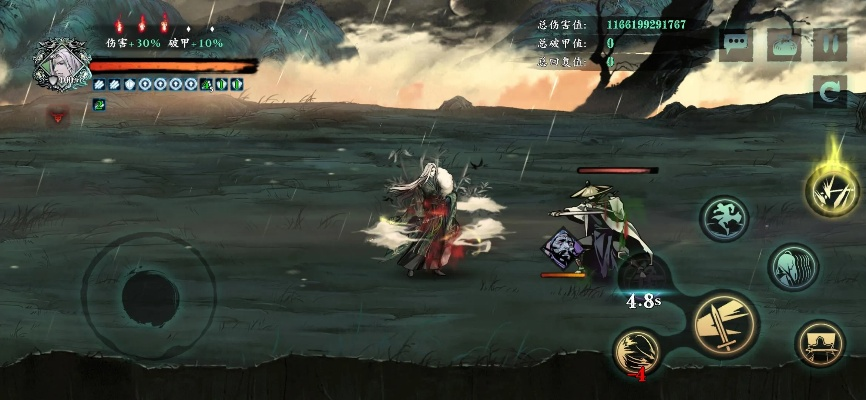Activate the hat figure skill button
866x400 pixels.
tap(820, 344)
